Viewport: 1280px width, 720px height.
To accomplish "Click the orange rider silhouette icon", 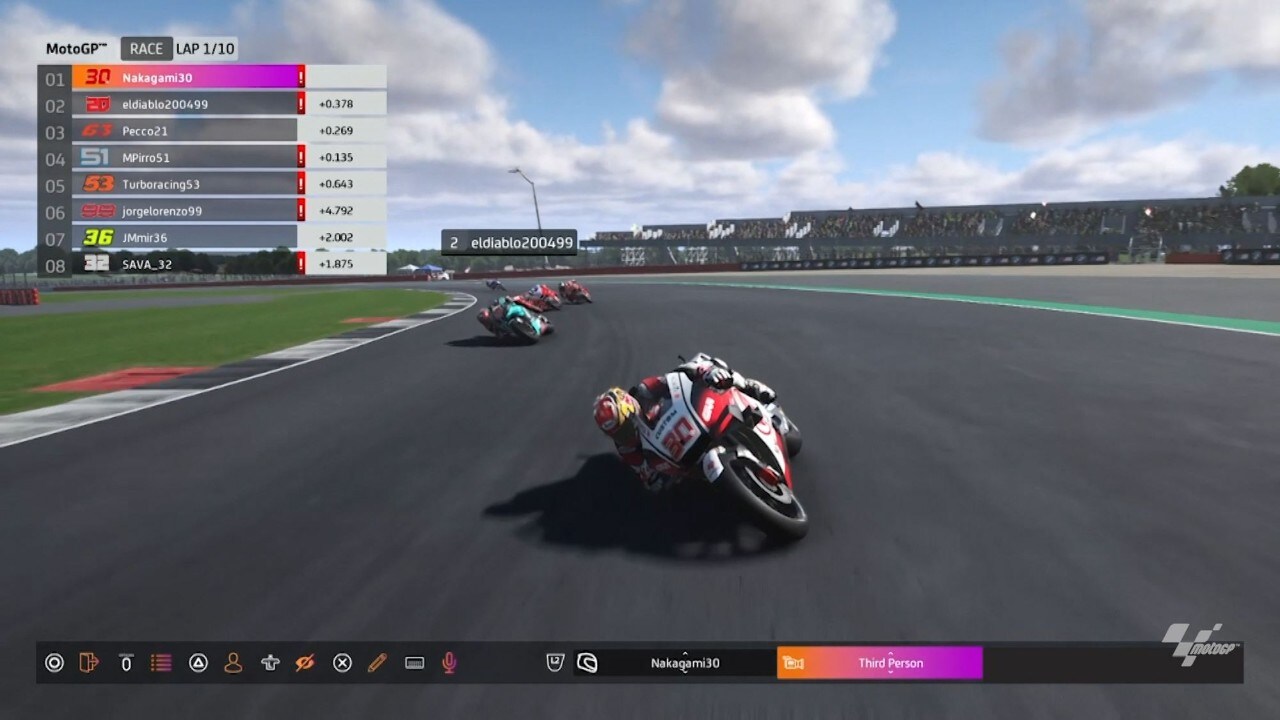I will tap(233, 662).
